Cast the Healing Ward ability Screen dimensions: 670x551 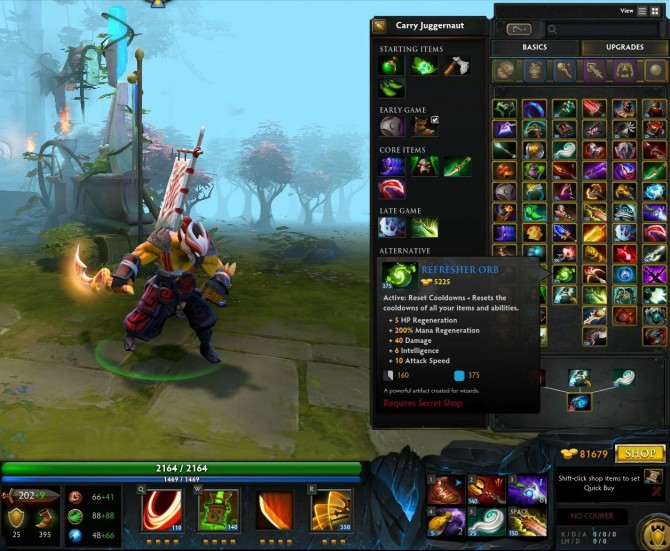(218, 509)
